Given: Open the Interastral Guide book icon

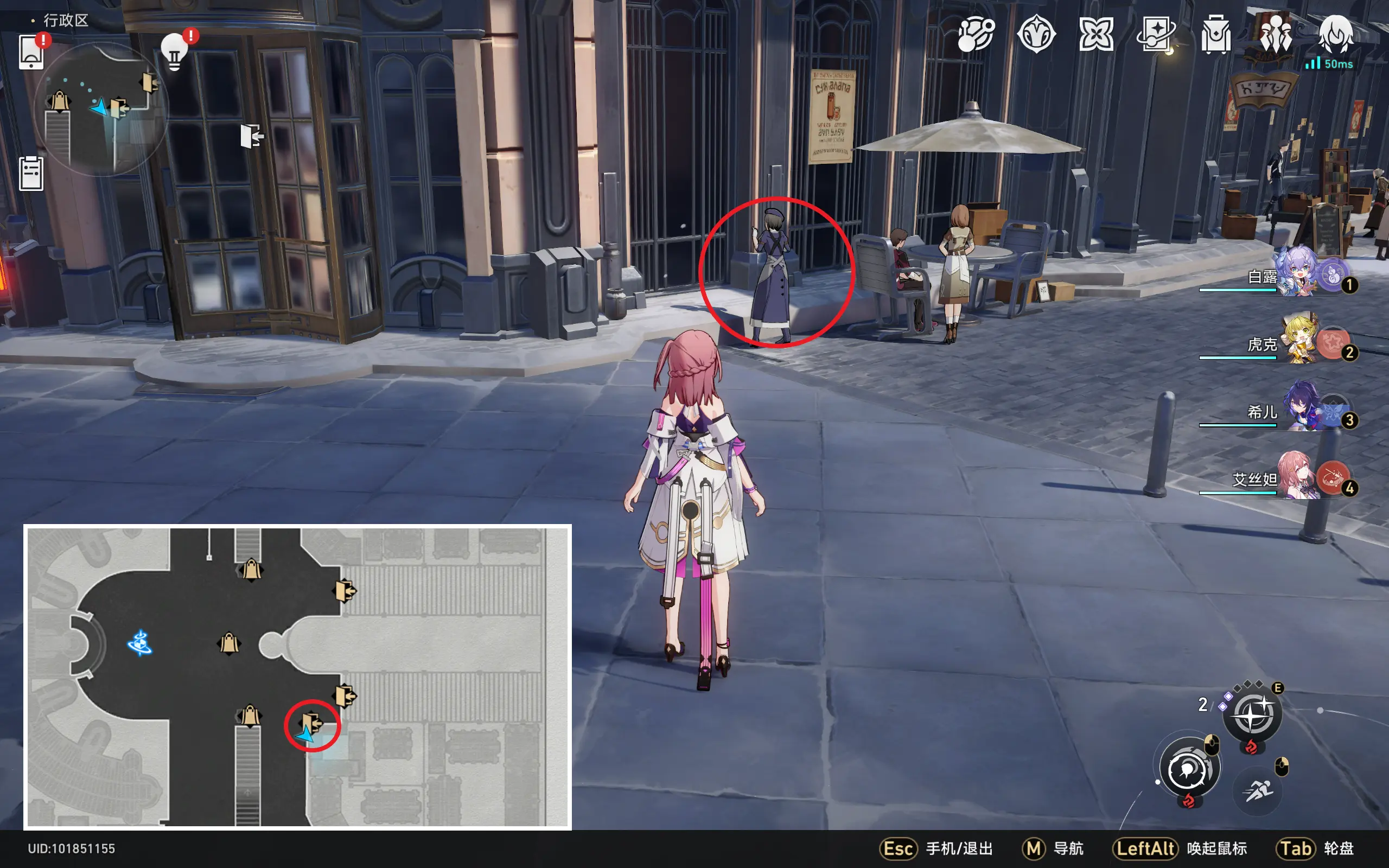Looking at the screenshot, I should [x=1155, y=34].
